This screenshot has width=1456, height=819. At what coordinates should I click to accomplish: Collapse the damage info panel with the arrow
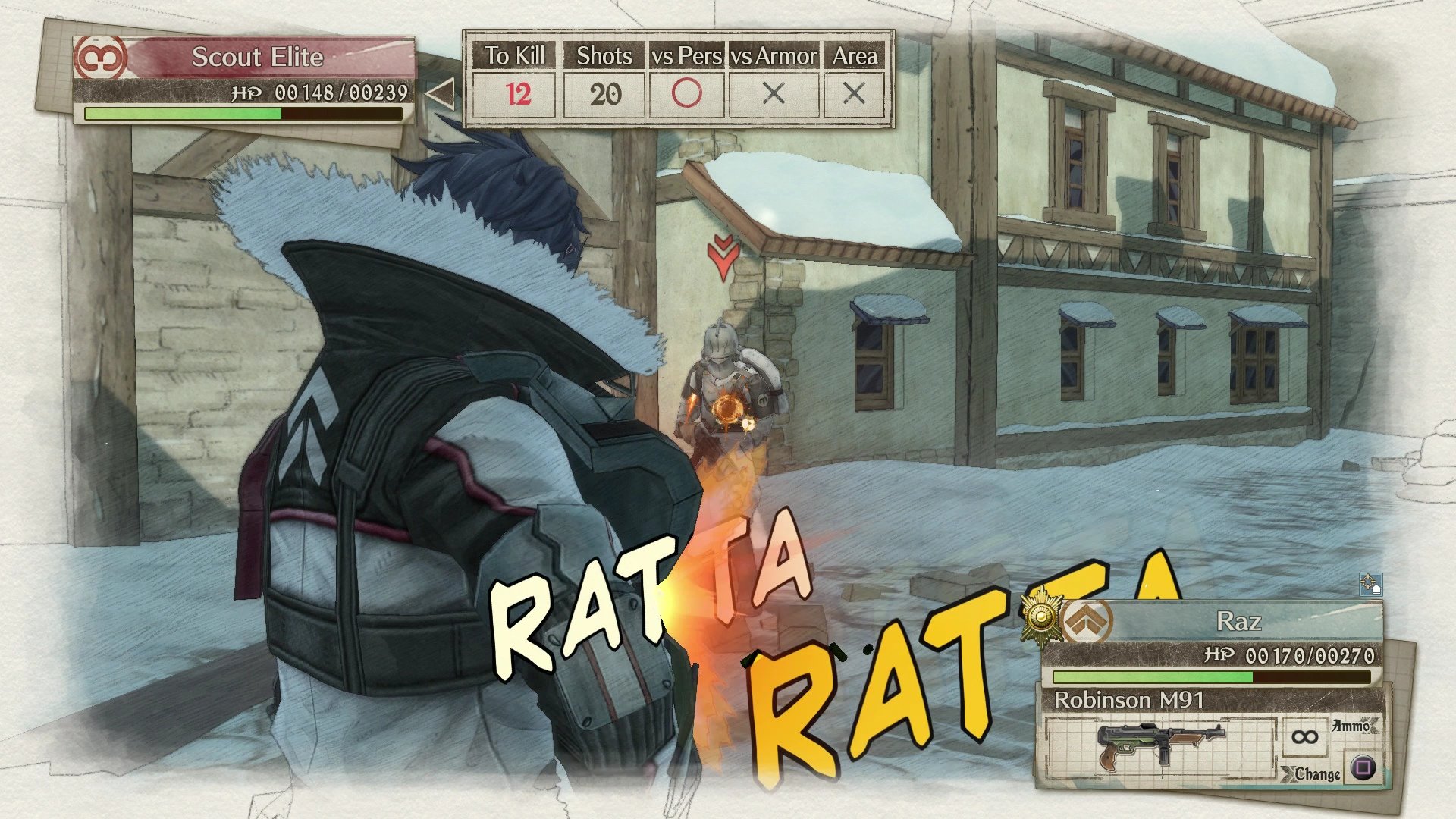point(441,93)
